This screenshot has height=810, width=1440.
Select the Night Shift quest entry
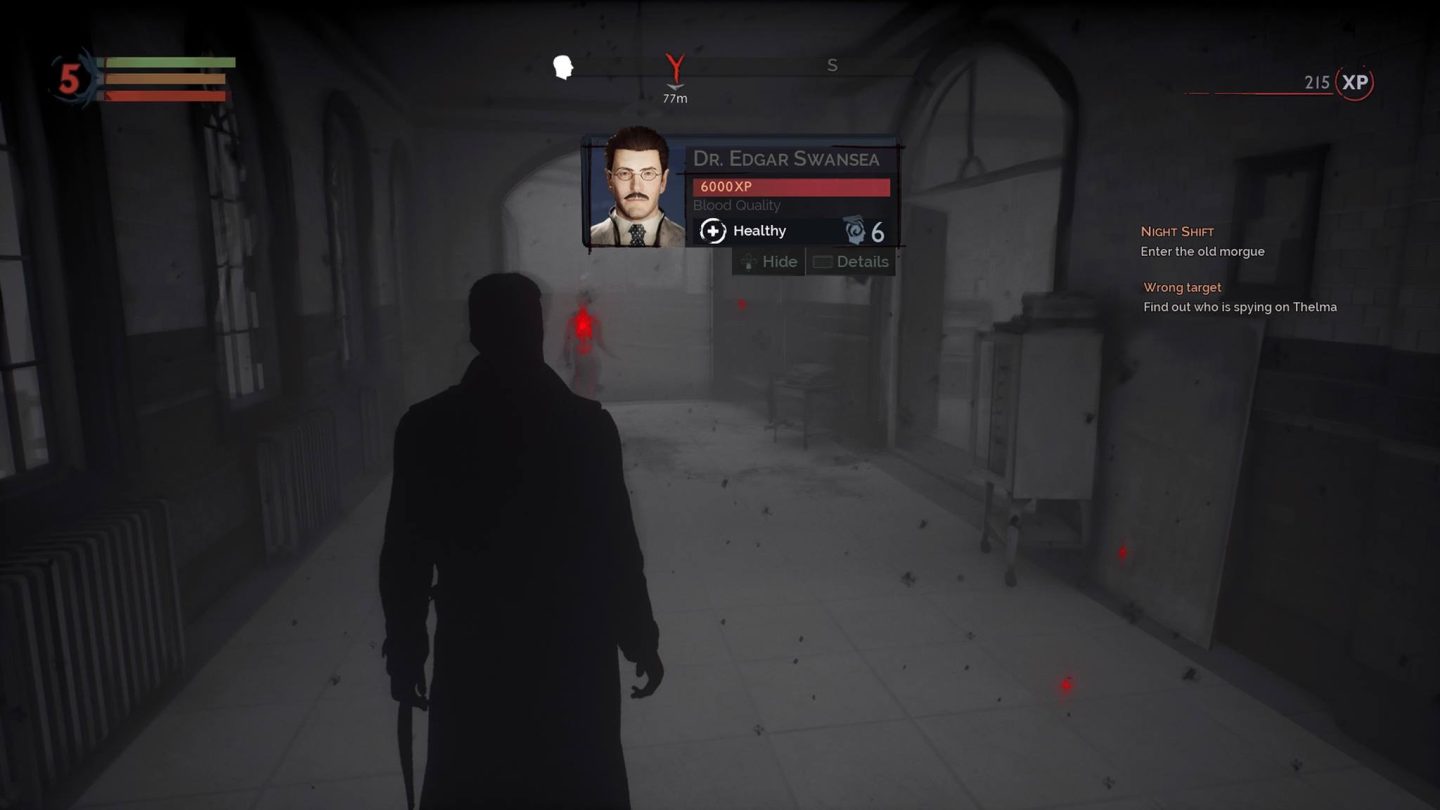(x=1178, y=231)
